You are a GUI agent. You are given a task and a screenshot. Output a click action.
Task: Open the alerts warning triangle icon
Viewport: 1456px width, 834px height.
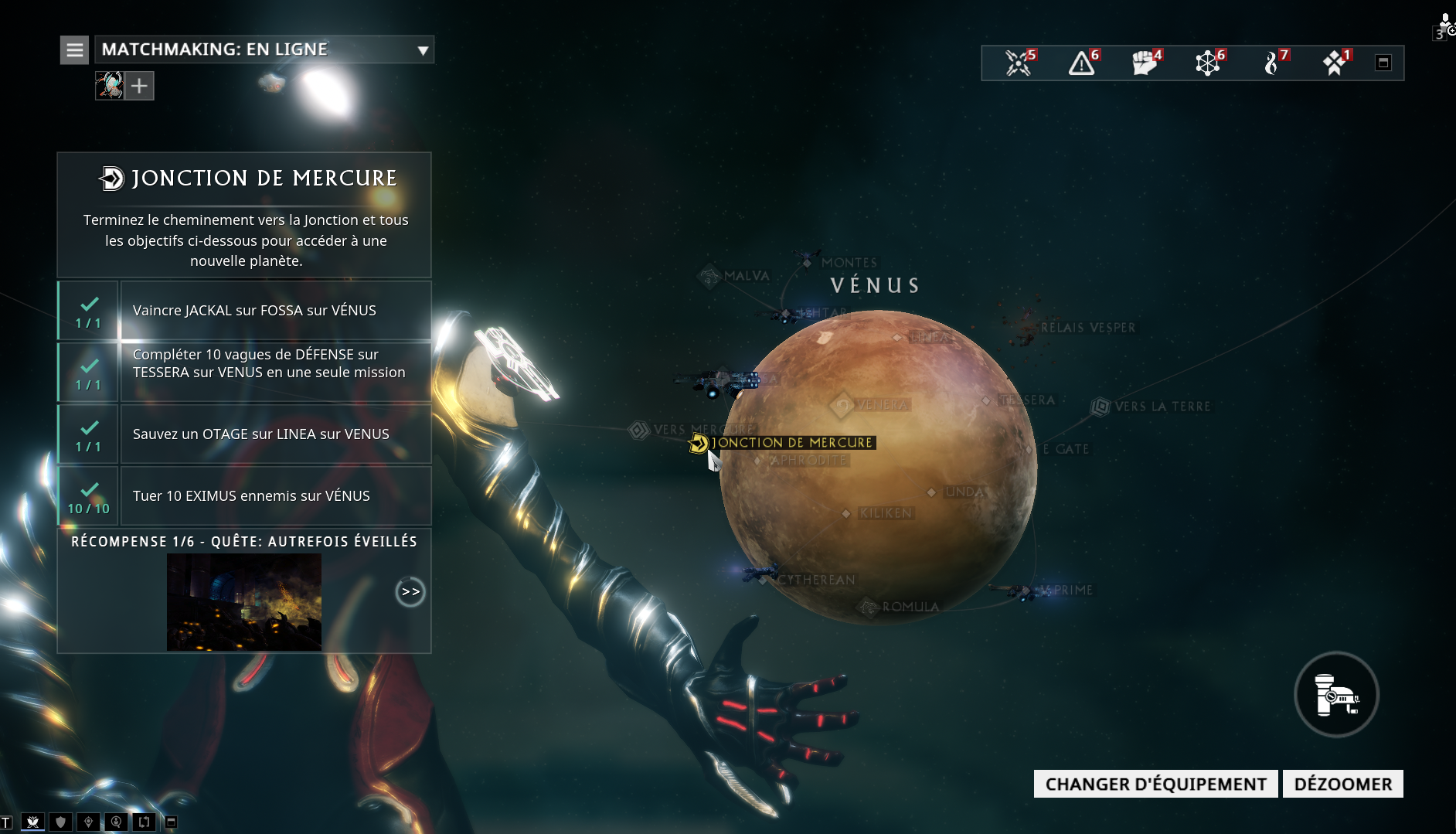click(x=1082, y=63)
